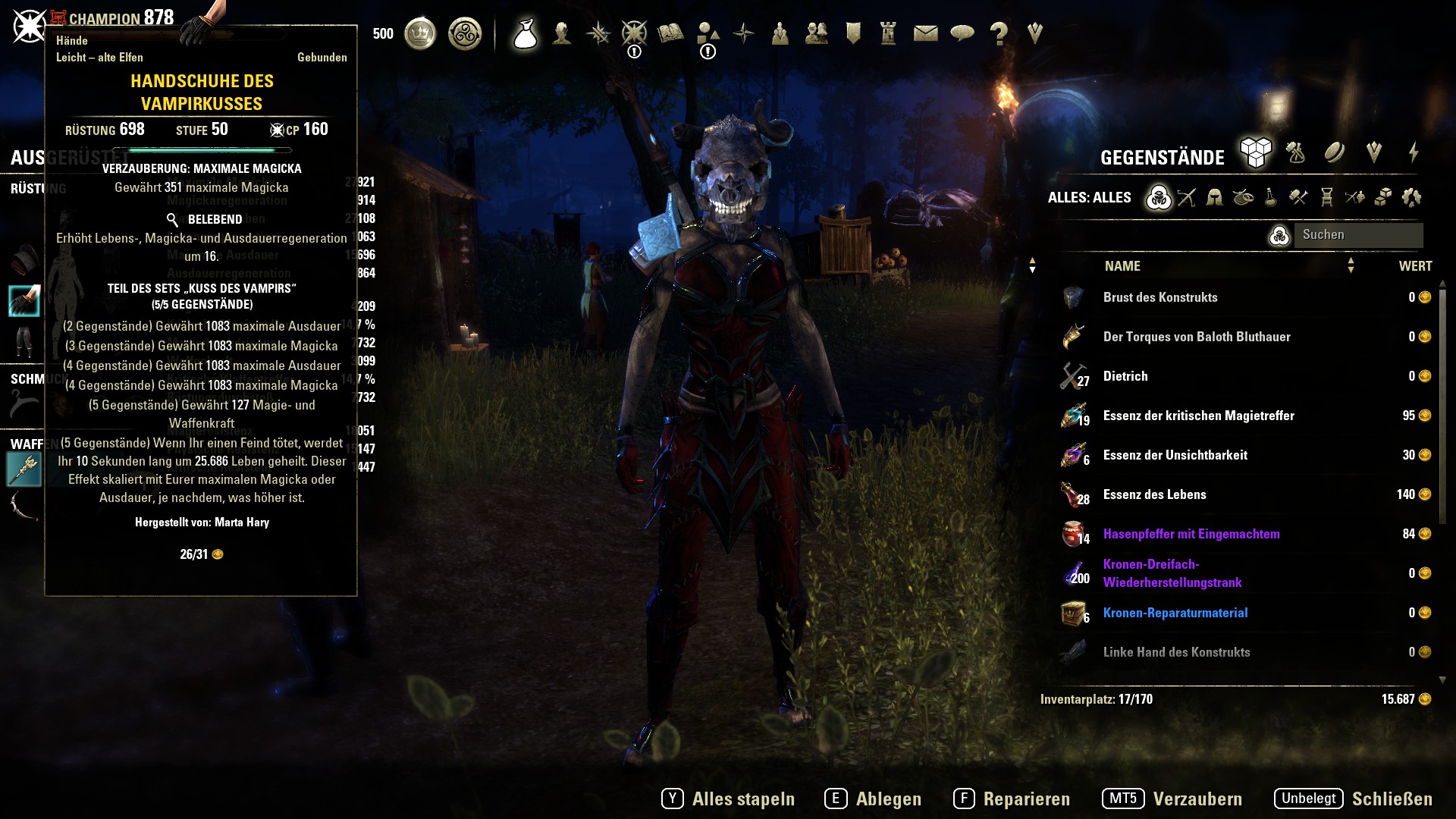The height and width of the screenshot is (819, 1456).
Task: Open the inventory bag menu icon
Action: click(x=525, y=34)
